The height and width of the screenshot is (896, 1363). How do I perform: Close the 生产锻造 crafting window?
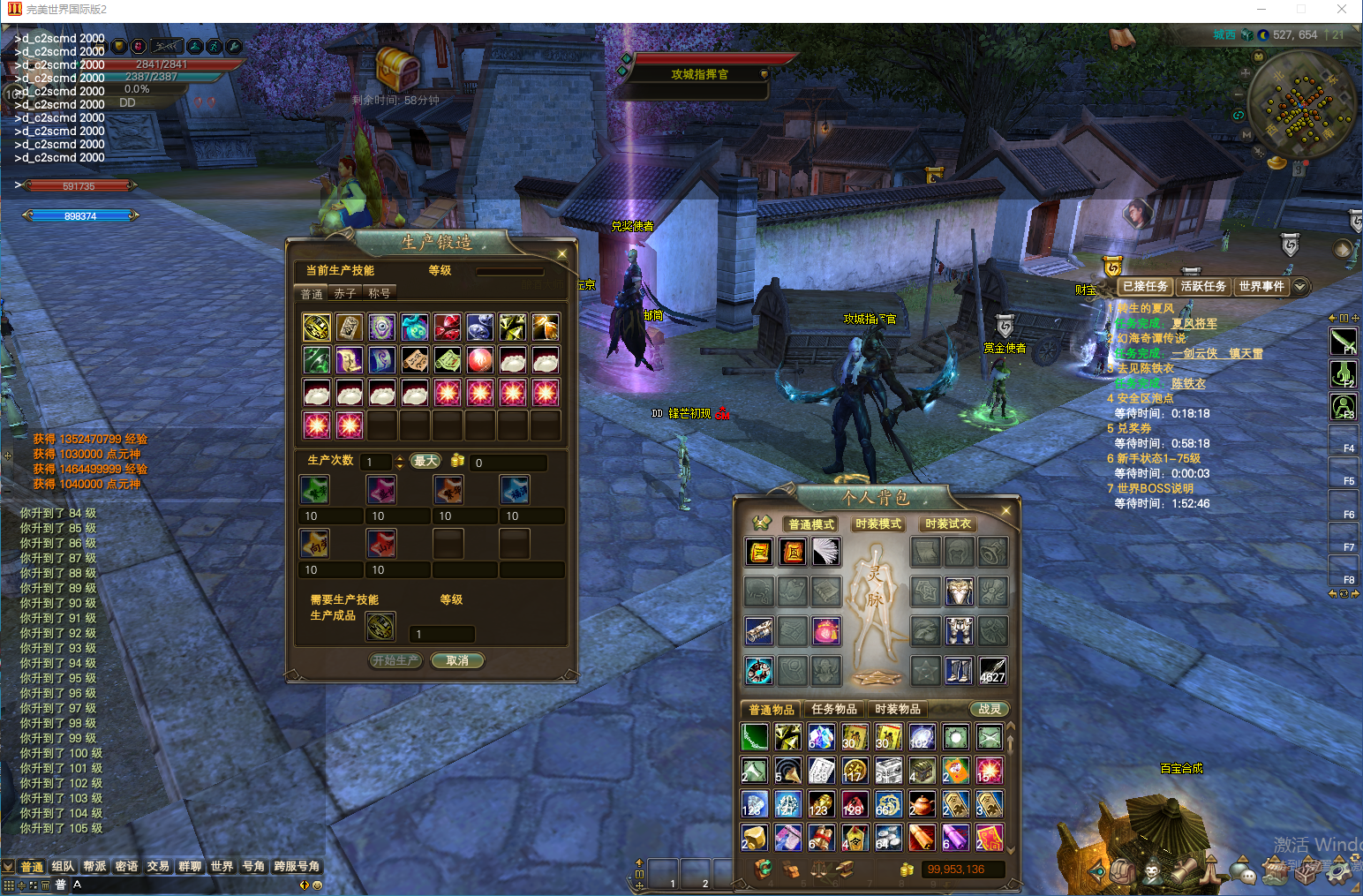(x=562, y=254)
